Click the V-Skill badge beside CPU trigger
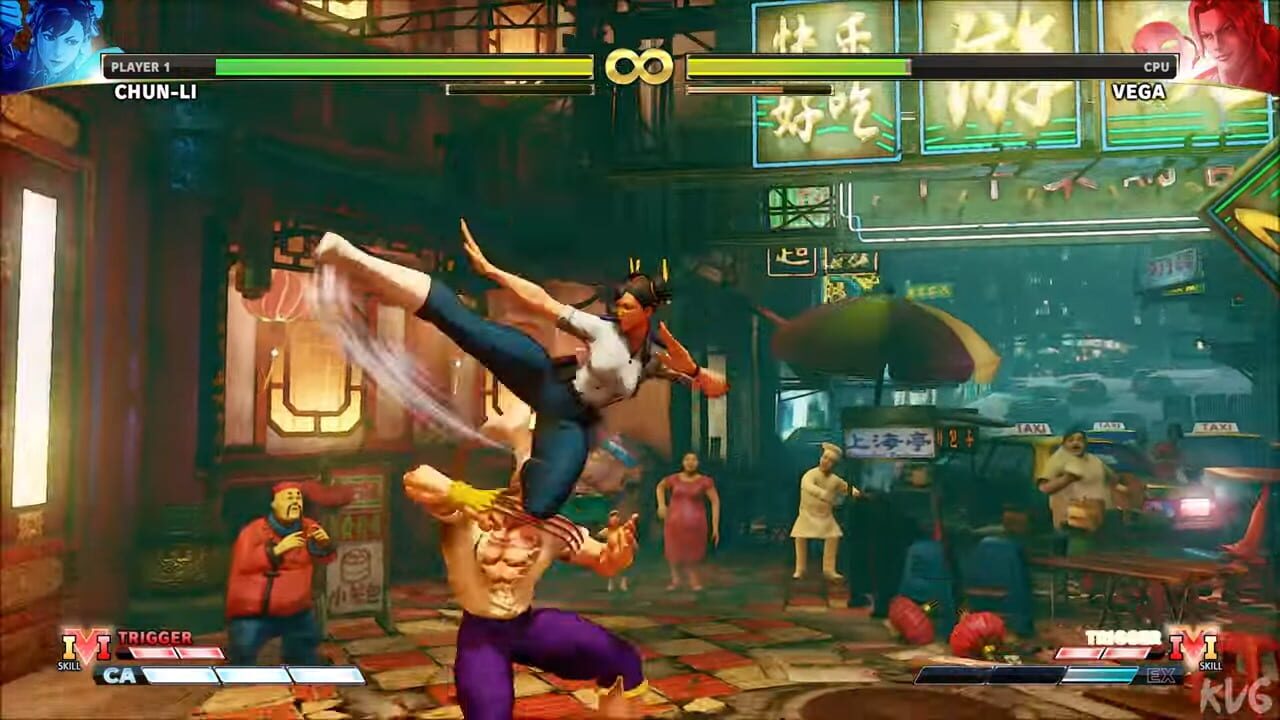Viewport: 1280px width, 720px height. pyautogui.click(x=1195, y=648)
